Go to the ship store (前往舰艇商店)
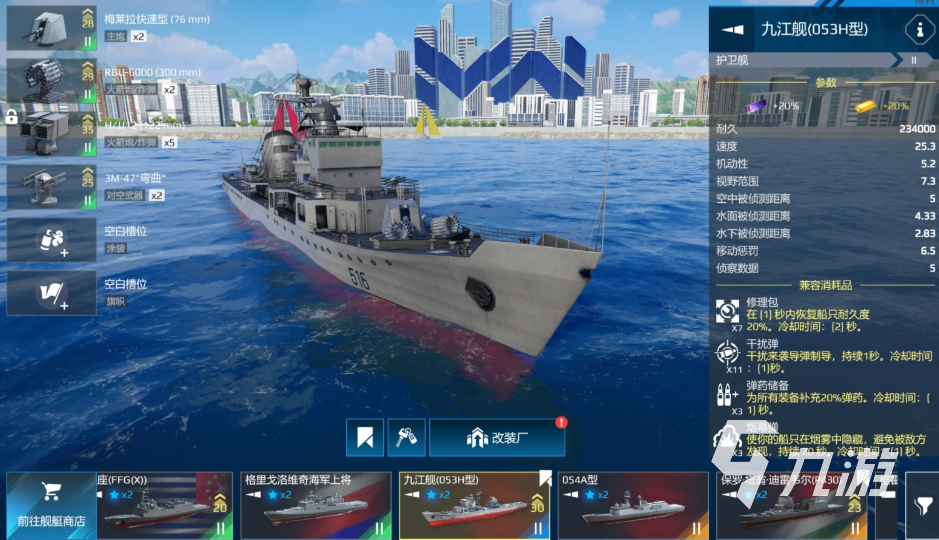939x540 pixels. click(x=51, y=505)
